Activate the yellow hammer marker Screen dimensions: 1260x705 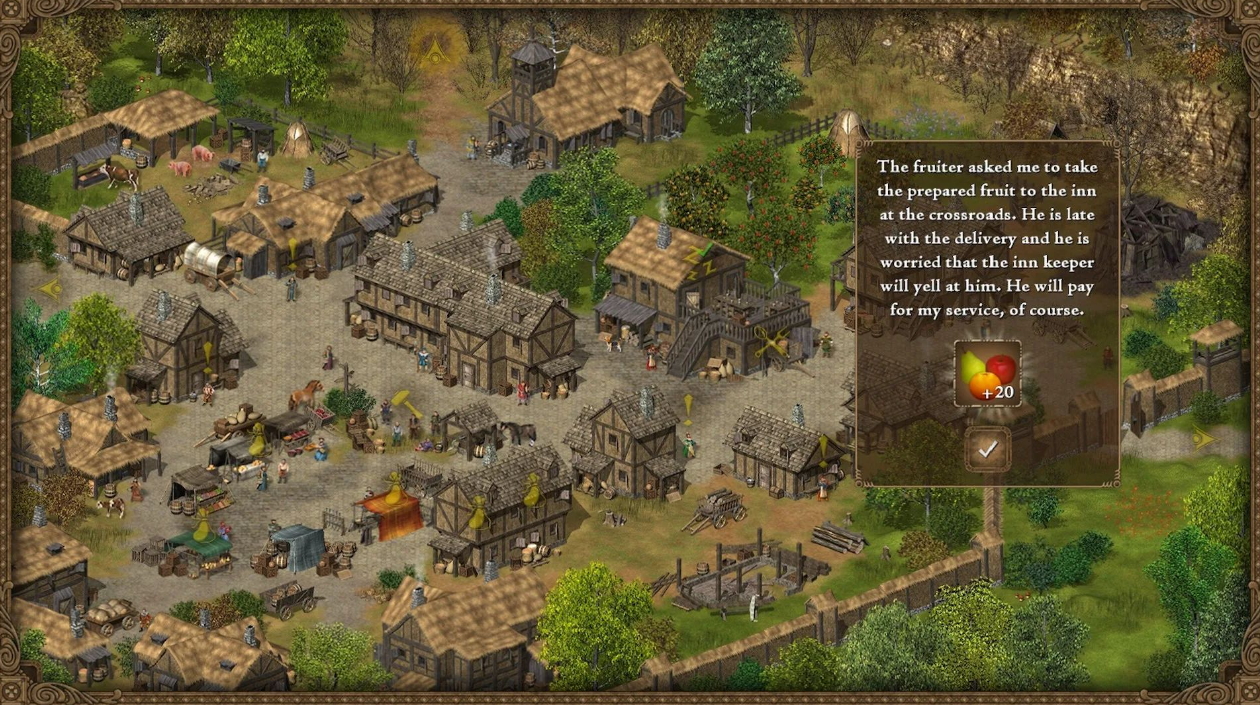(409, 403)
